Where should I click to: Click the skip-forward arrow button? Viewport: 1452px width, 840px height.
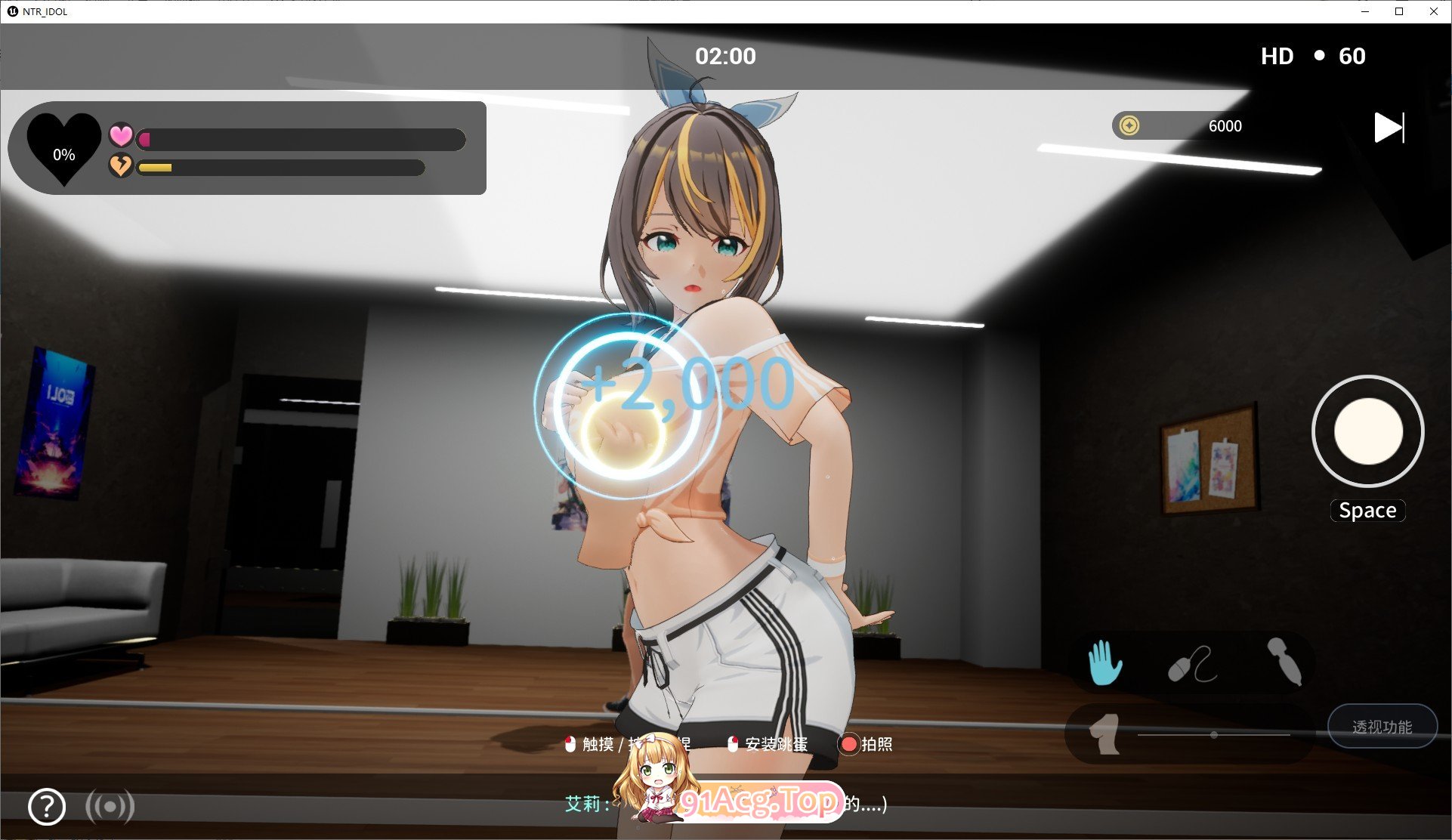tap(1389, 128)
